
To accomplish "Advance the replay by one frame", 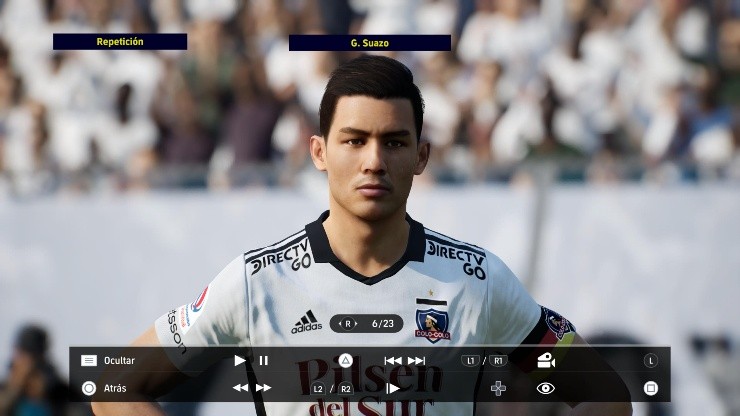I will pyautogui.click(x=393, y=388).
